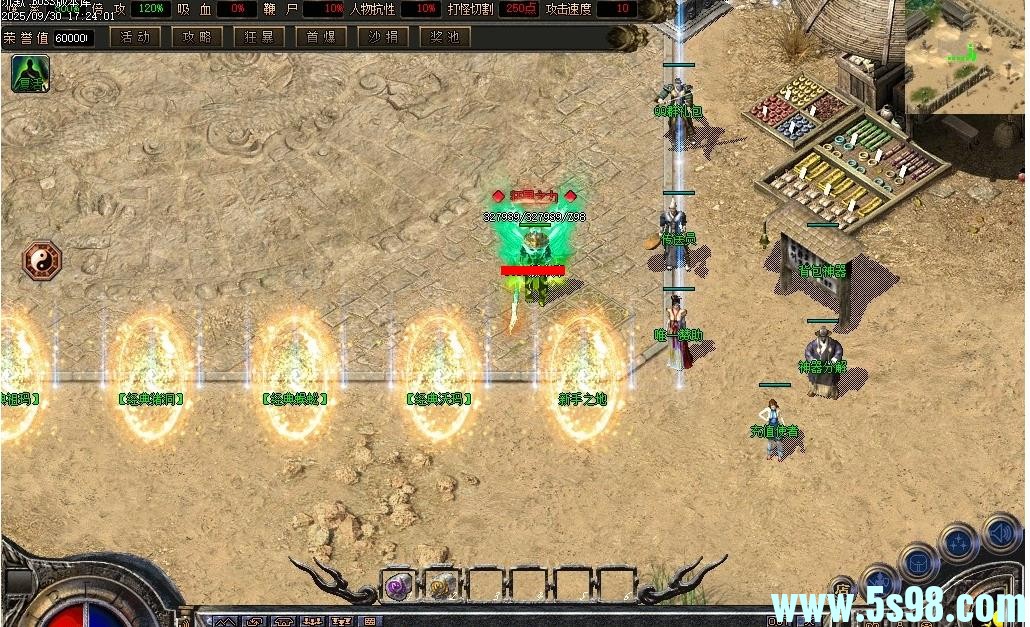Activate the green 复活 revive icon
1030x627 pixels.
[30, 74]
